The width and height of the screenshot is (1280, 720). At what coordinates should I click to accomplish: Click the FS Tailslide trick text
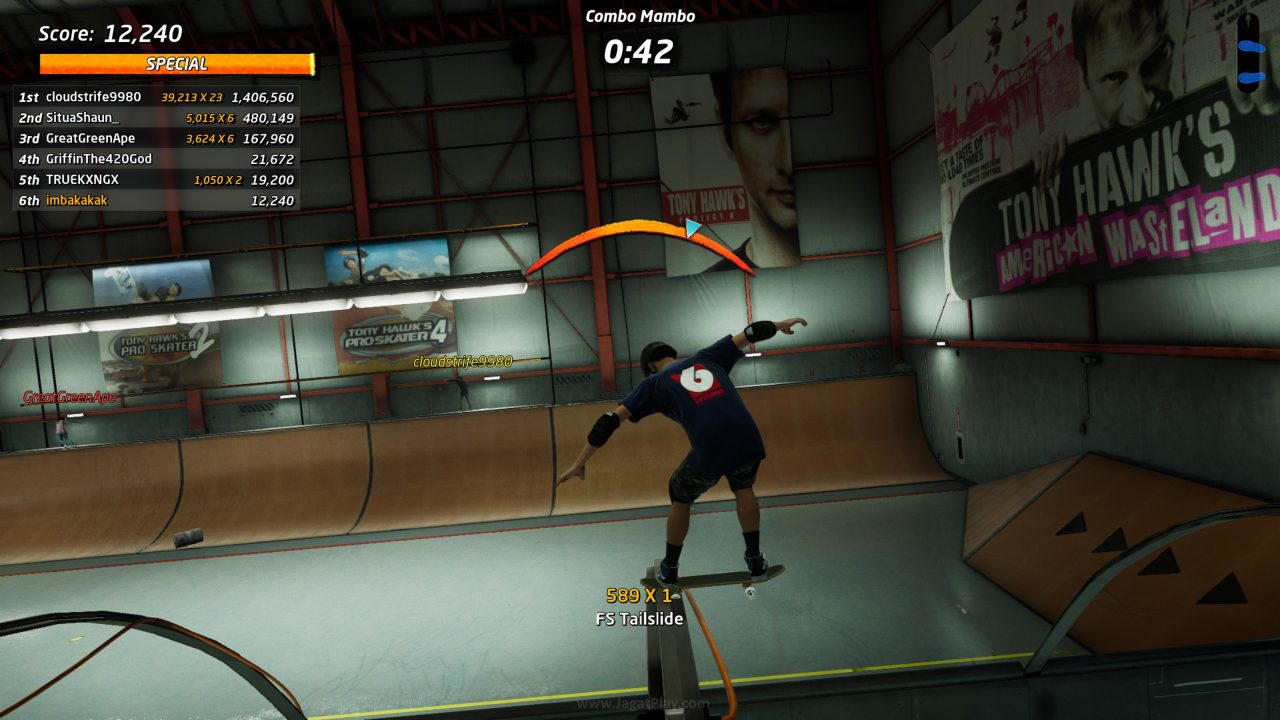click(x=638, y=618)
